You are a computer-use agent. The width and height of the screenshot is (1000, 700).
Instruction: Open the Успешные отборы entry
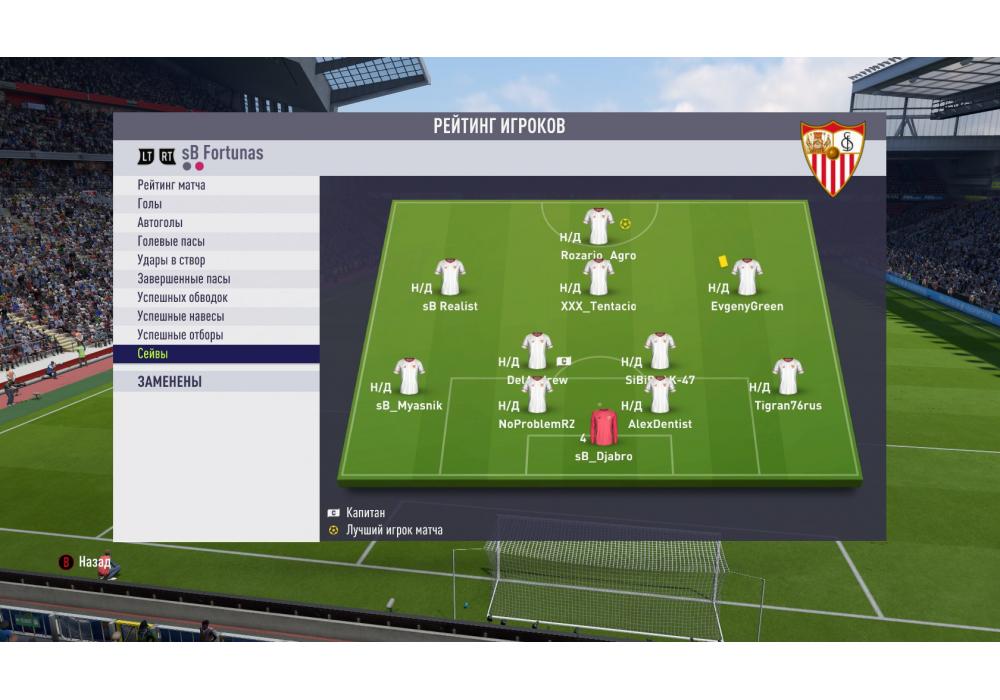(216, 335)
